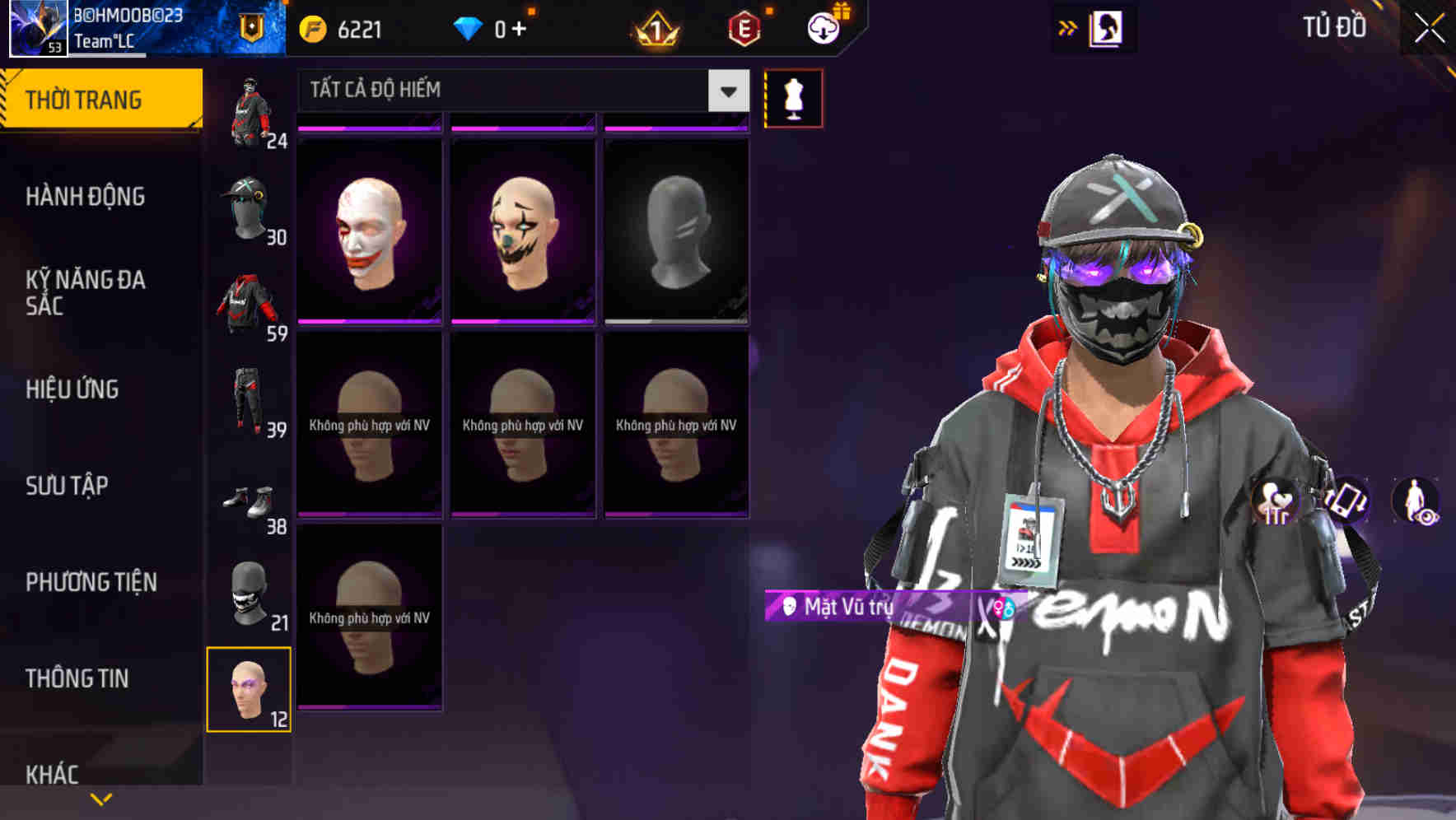The height and width of the screenshot is (820, 1456).
Task: Collapse with the double-arrow chevron at top right
Action: click(1068, 26)
